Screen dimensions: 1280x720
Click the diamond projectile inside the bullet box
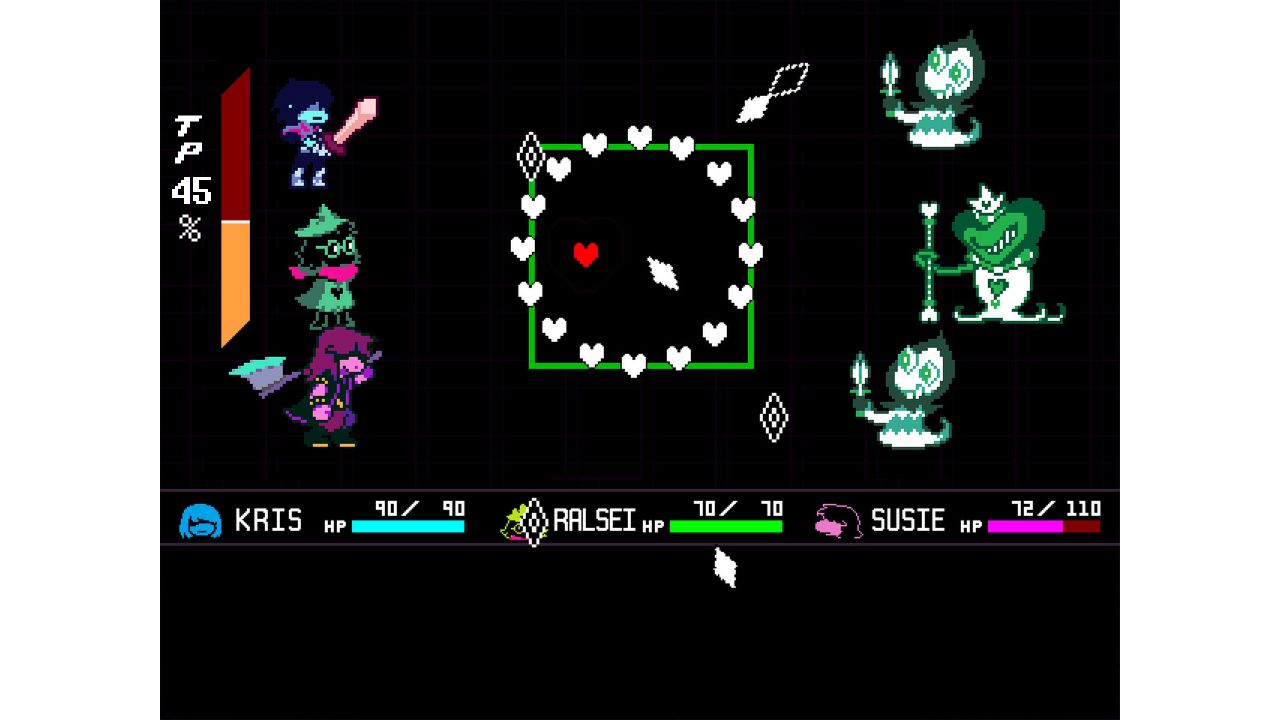[x=662, y=271]
